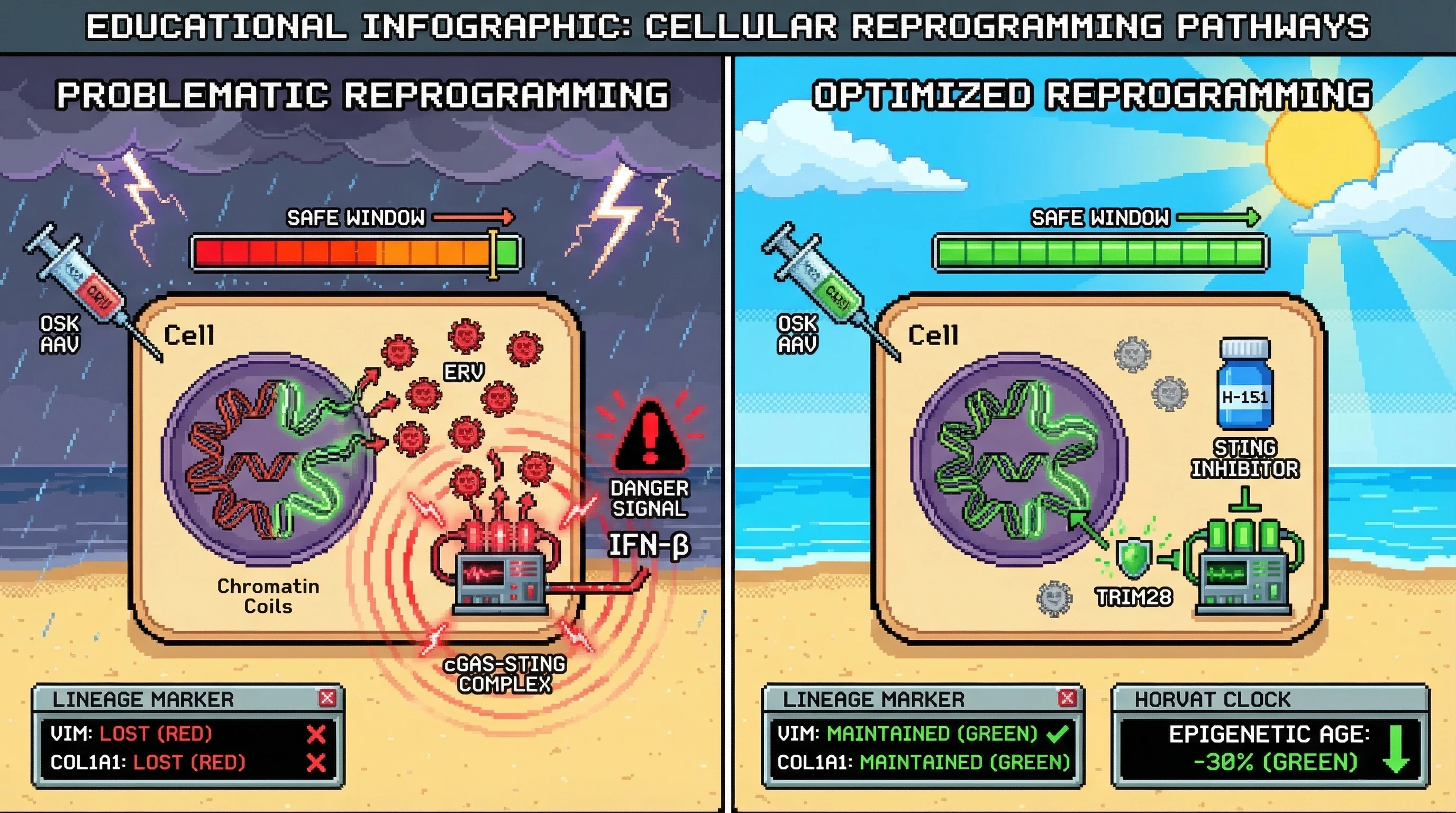1456x813 pixels.
Task: Close the Lineage Marker window showing LOST markers
Action: (x=327, y=698)
